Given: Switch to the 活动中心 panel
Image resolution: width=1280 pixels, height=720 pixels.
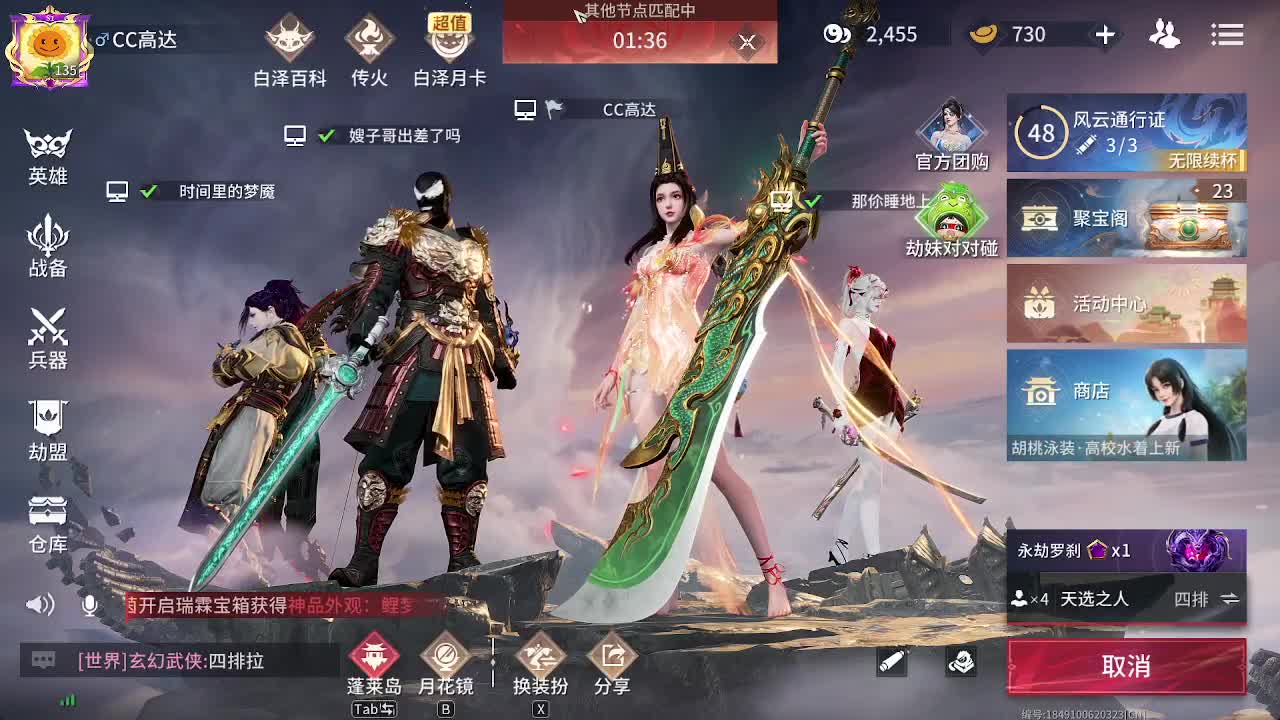Looking at the screenshot, I should click(1127, 305).
